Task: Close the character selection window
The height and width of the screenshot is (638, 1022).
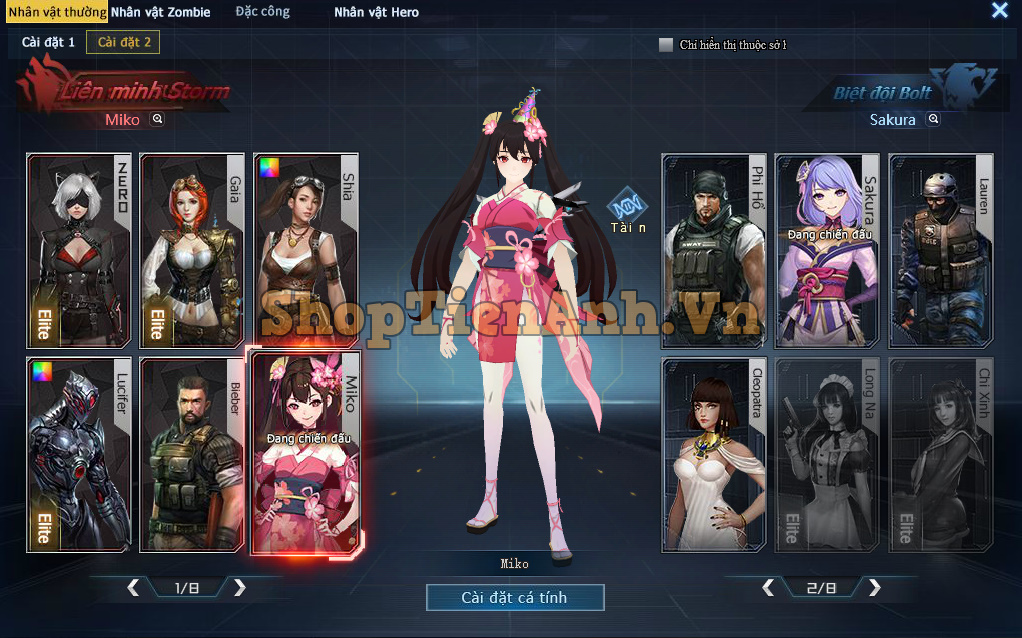Action: click(x=999, y=10)
